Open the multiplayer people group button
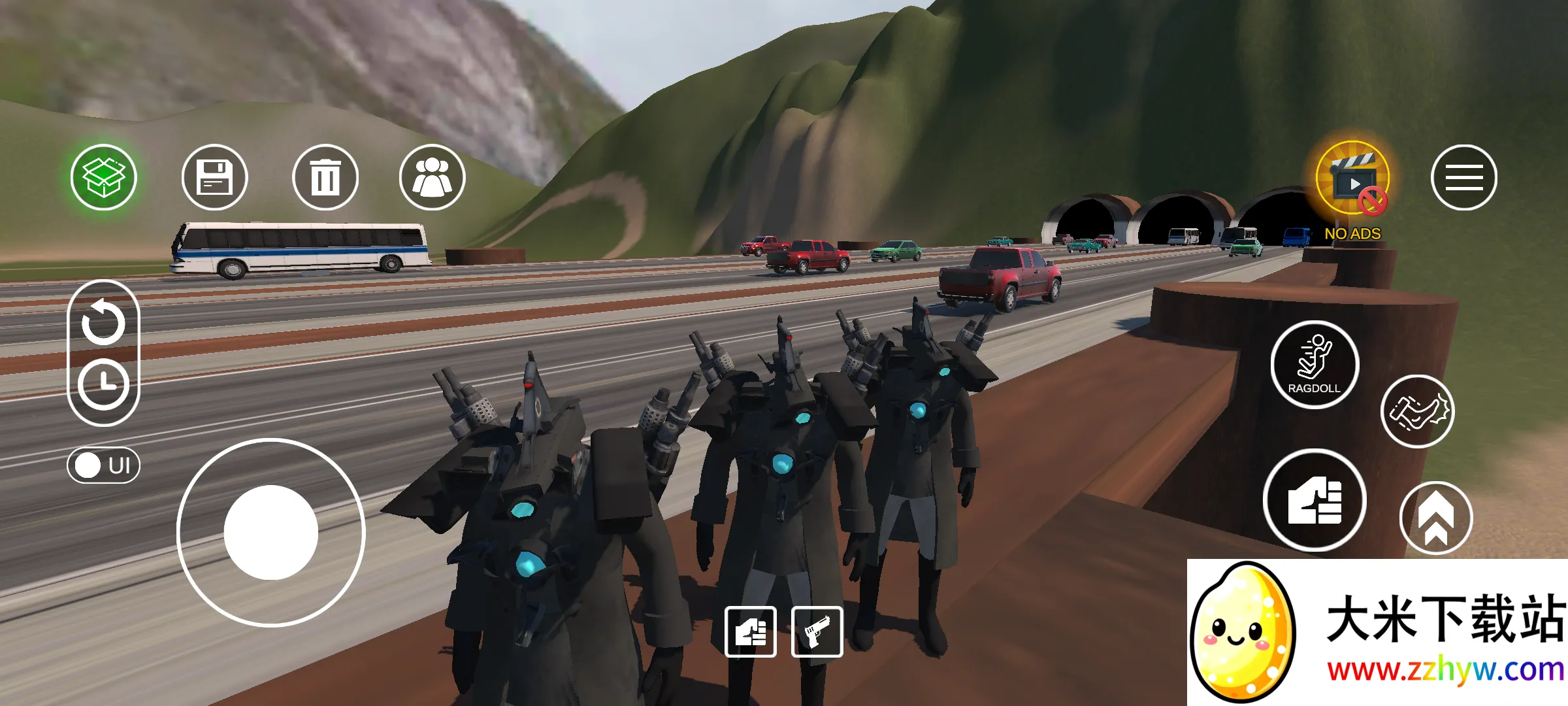 click(432, 177)
